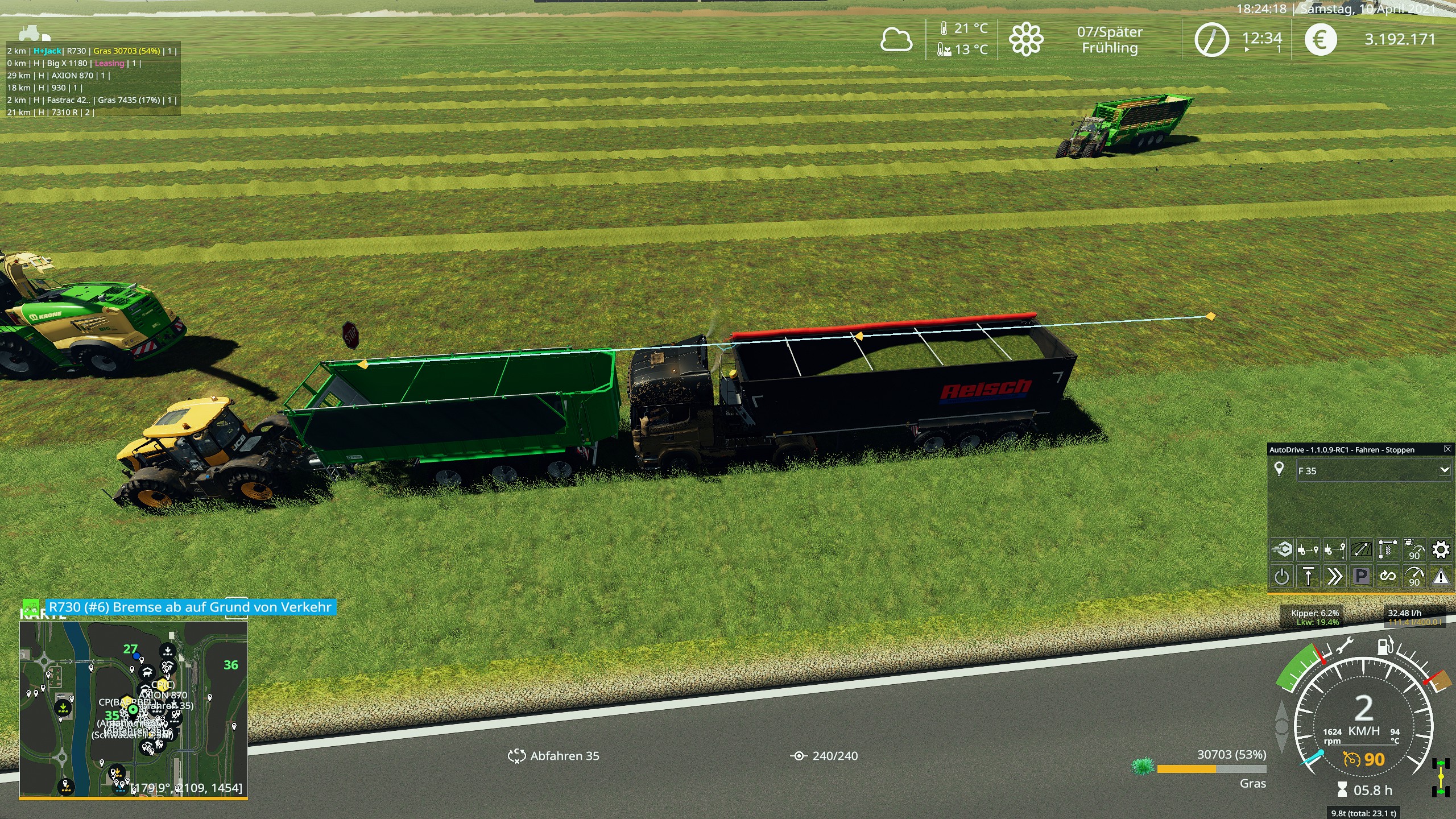Click the arrow-to-bar unload icon
Screen dimensions: 1456x819
(1308, 577)
